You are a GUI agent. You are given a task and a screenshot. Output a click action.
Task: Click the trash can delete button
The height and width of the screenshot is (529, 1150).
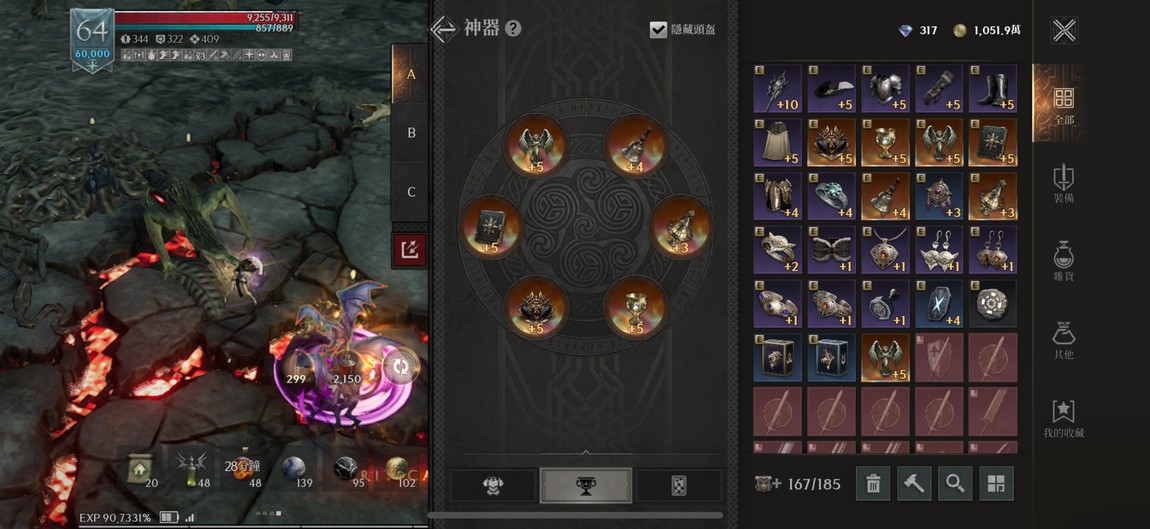(x=872, y=484)
